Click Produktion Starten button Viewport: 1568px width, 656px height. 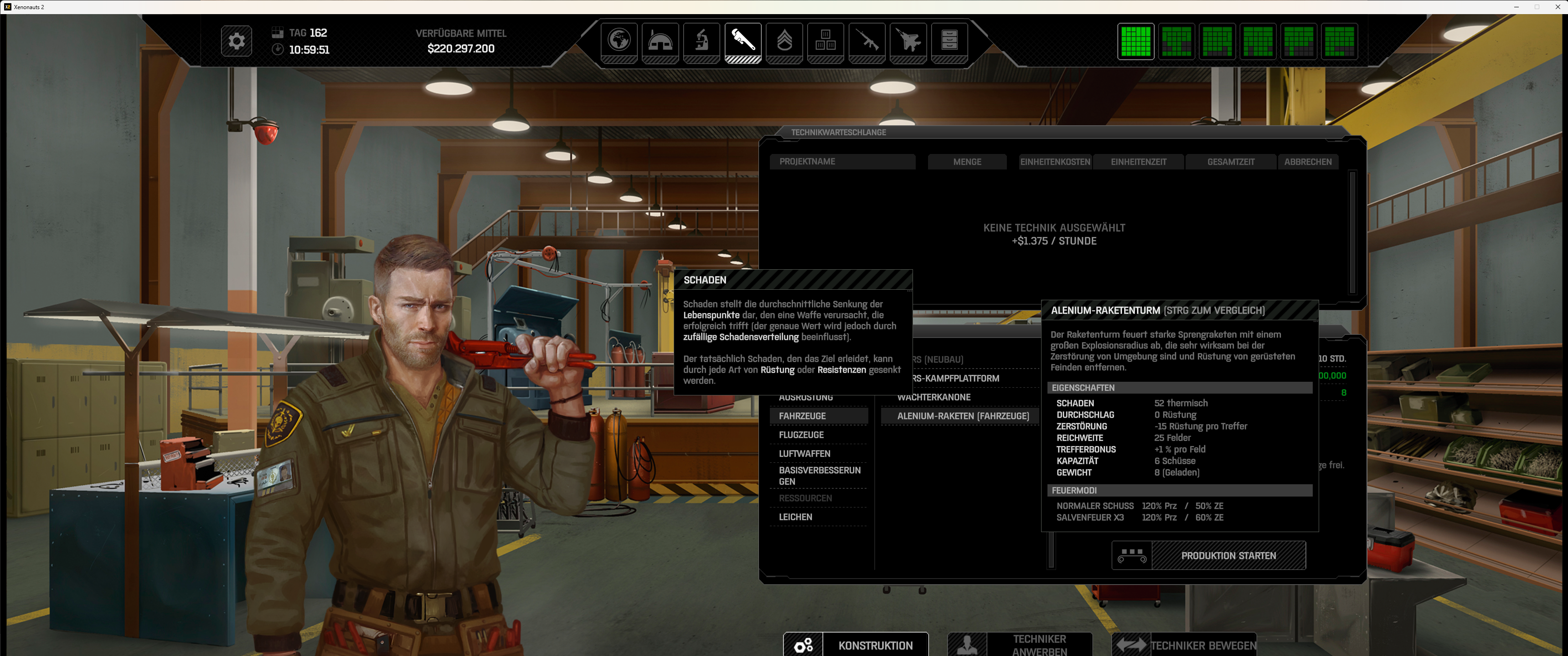pos(1228,556)
